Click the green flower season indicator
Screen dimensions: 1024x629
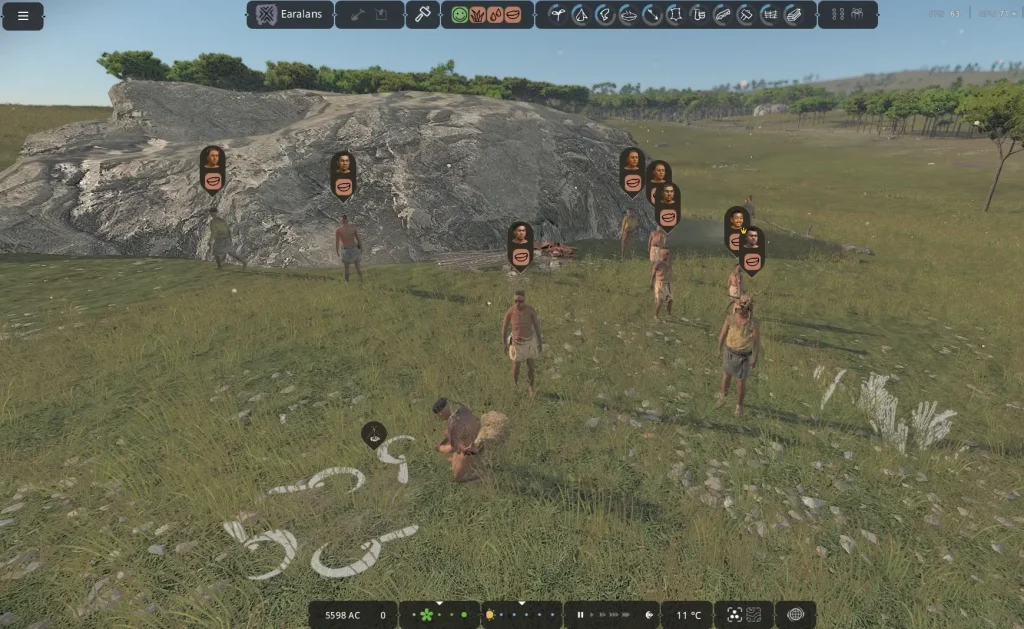[x=426, y=615]
